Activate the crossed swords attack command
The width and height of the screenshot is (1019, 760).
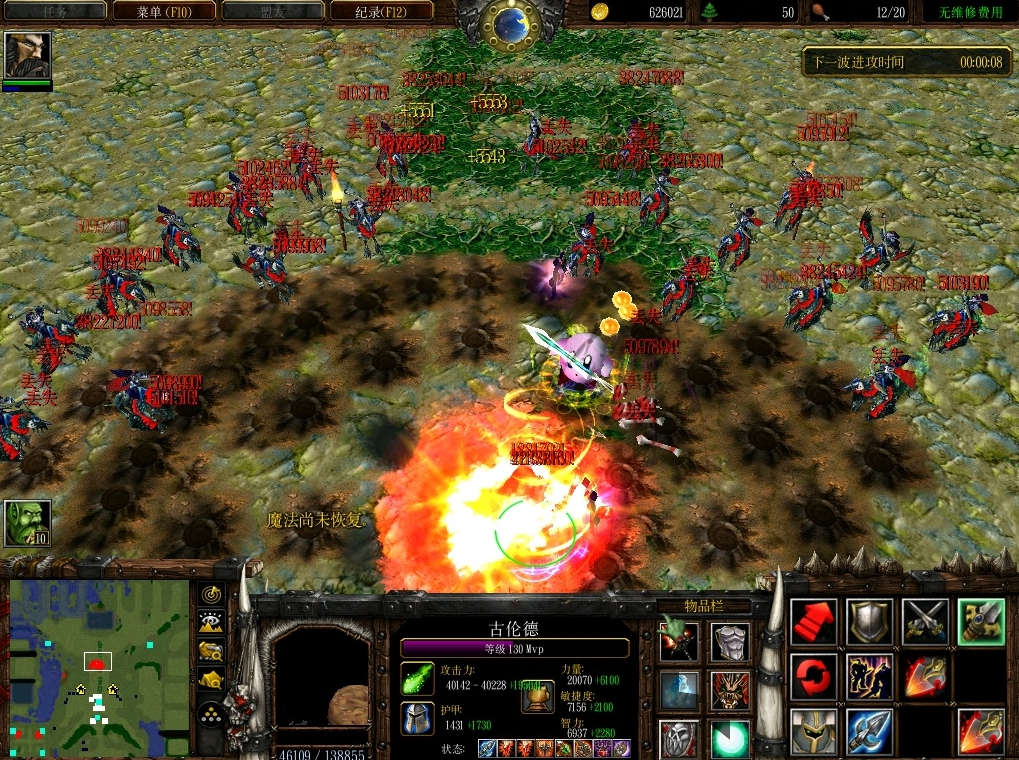click(x=926, y=622)
